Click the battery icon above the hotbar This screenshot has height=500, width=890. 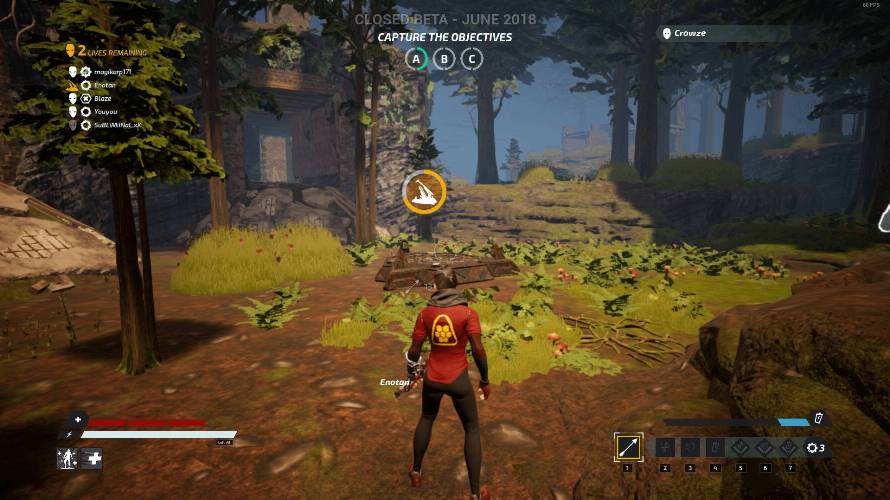818,418
